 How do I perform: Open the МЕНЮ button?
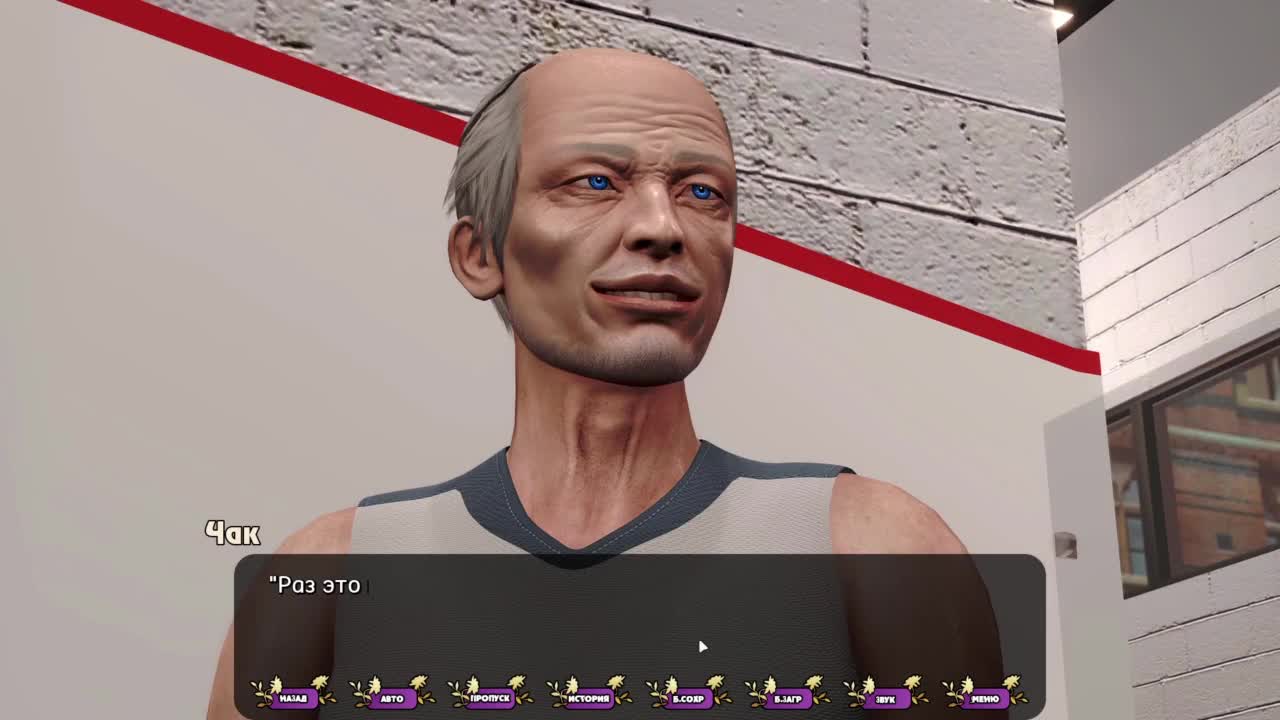pyautogui.click(x=984, y=698)
